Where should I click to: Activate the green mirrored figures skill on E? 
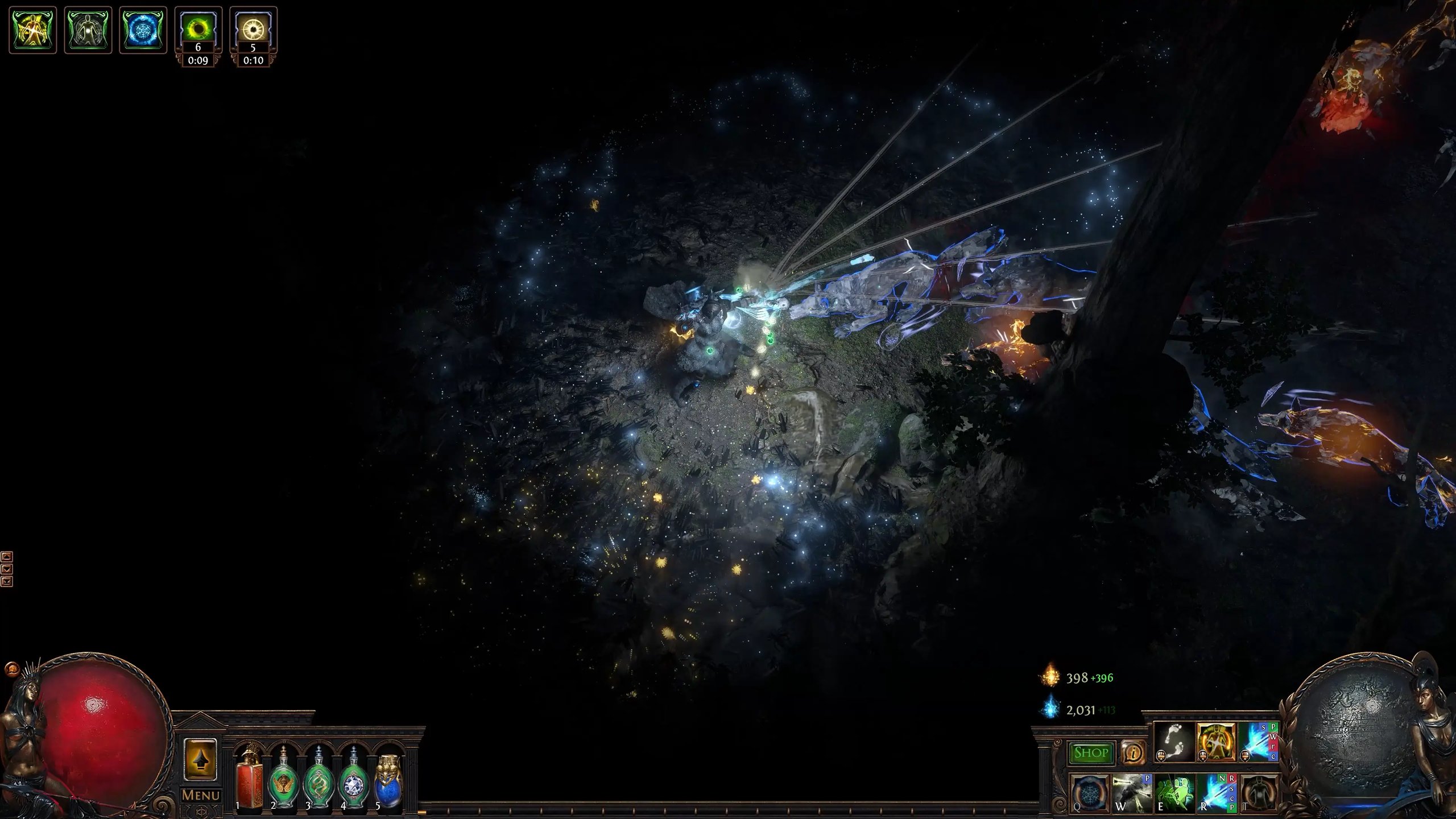pos(1174,793)
